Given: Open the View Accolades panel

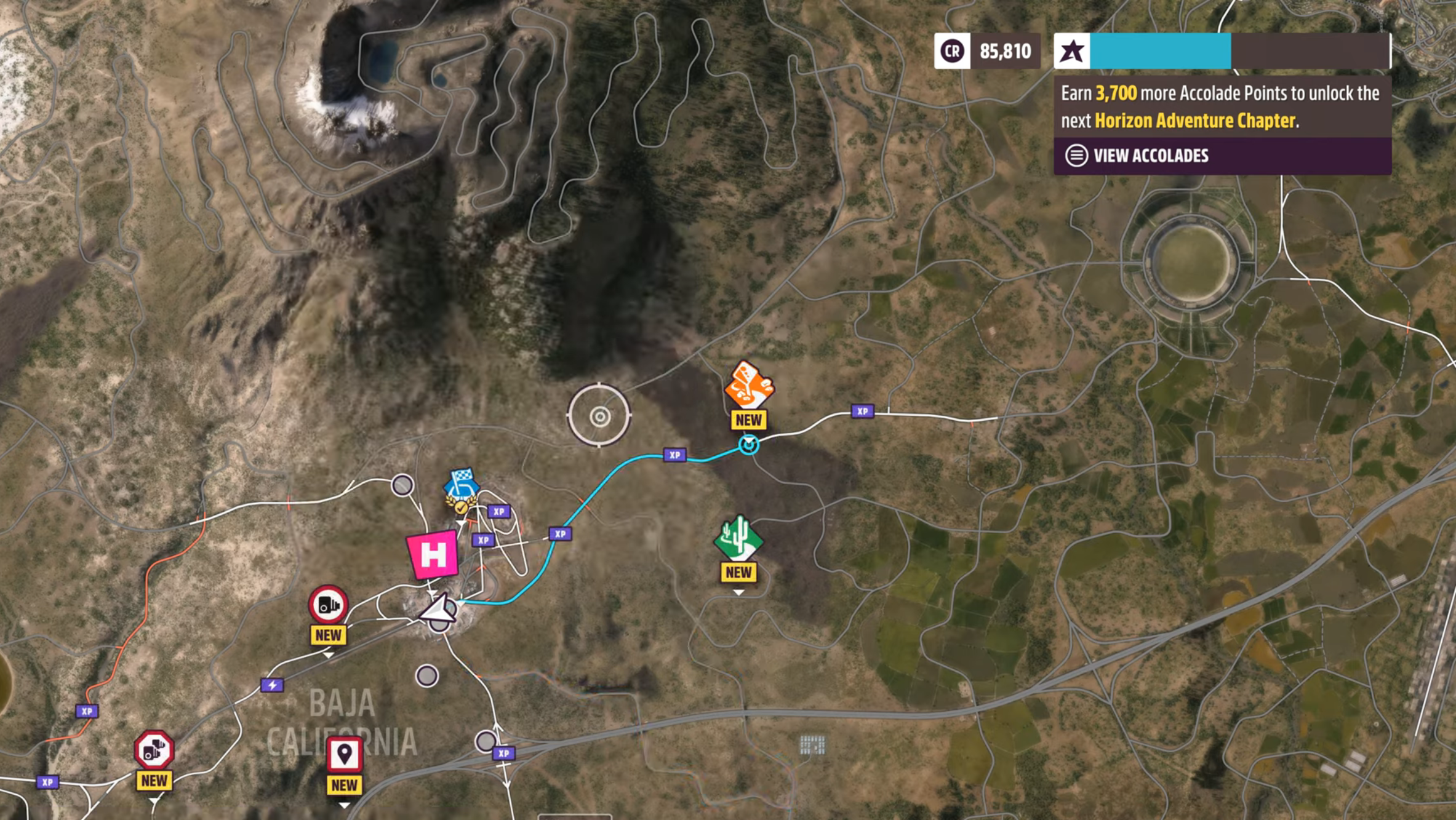Looking at the screenshot, I should coord(1150,156).
